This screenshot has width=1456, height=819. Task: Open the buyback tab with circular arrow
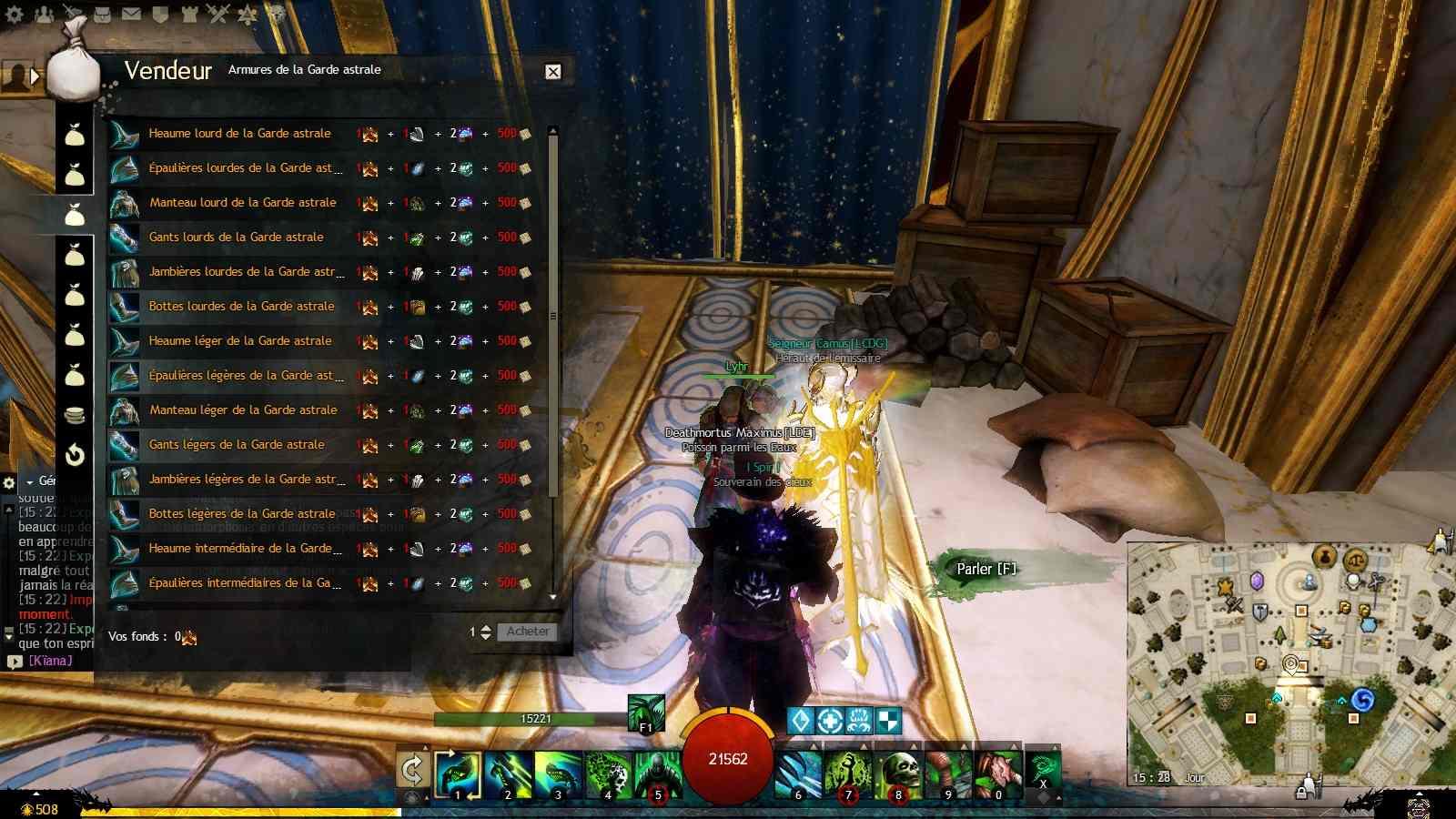tap(75, 454)
